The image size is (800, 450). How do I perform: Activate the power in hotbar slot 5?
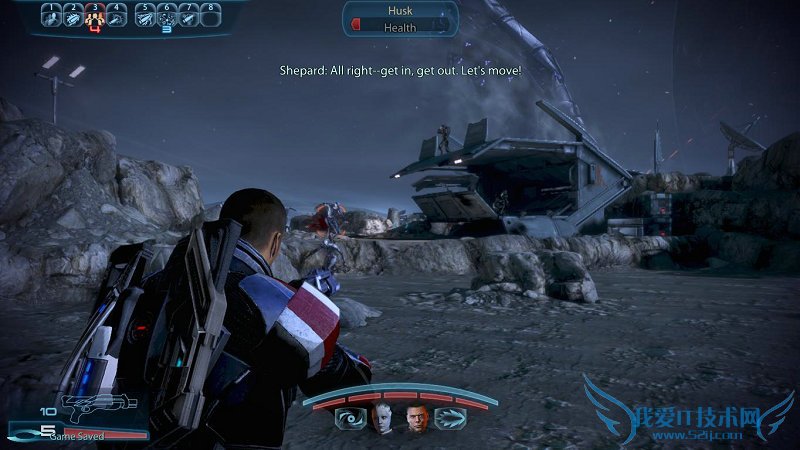(x=145, y=17)
